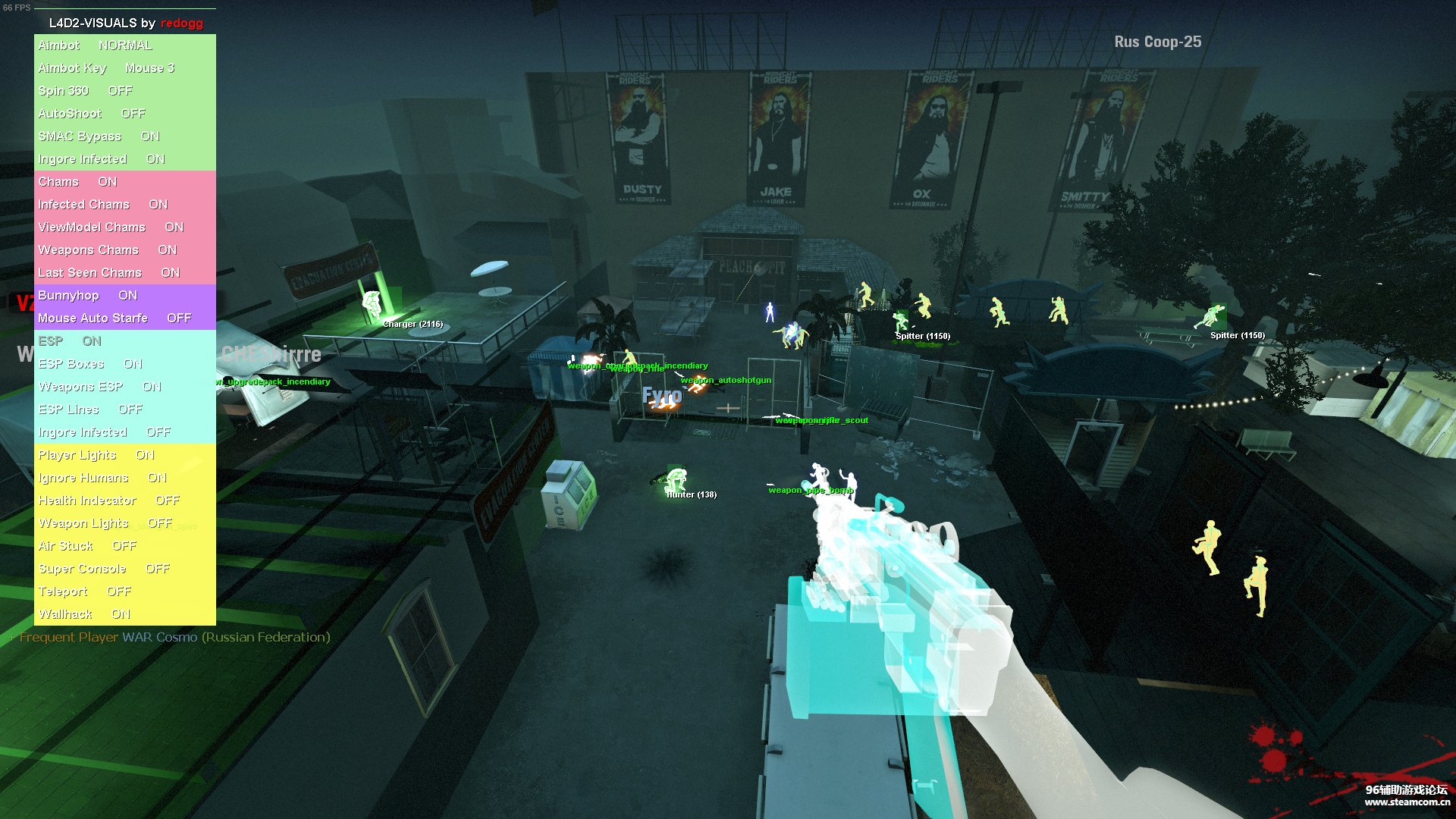This screenshot has height=819, width=1456.
Task: Disable the Bunnyhop option
Action: click(88, 296)
